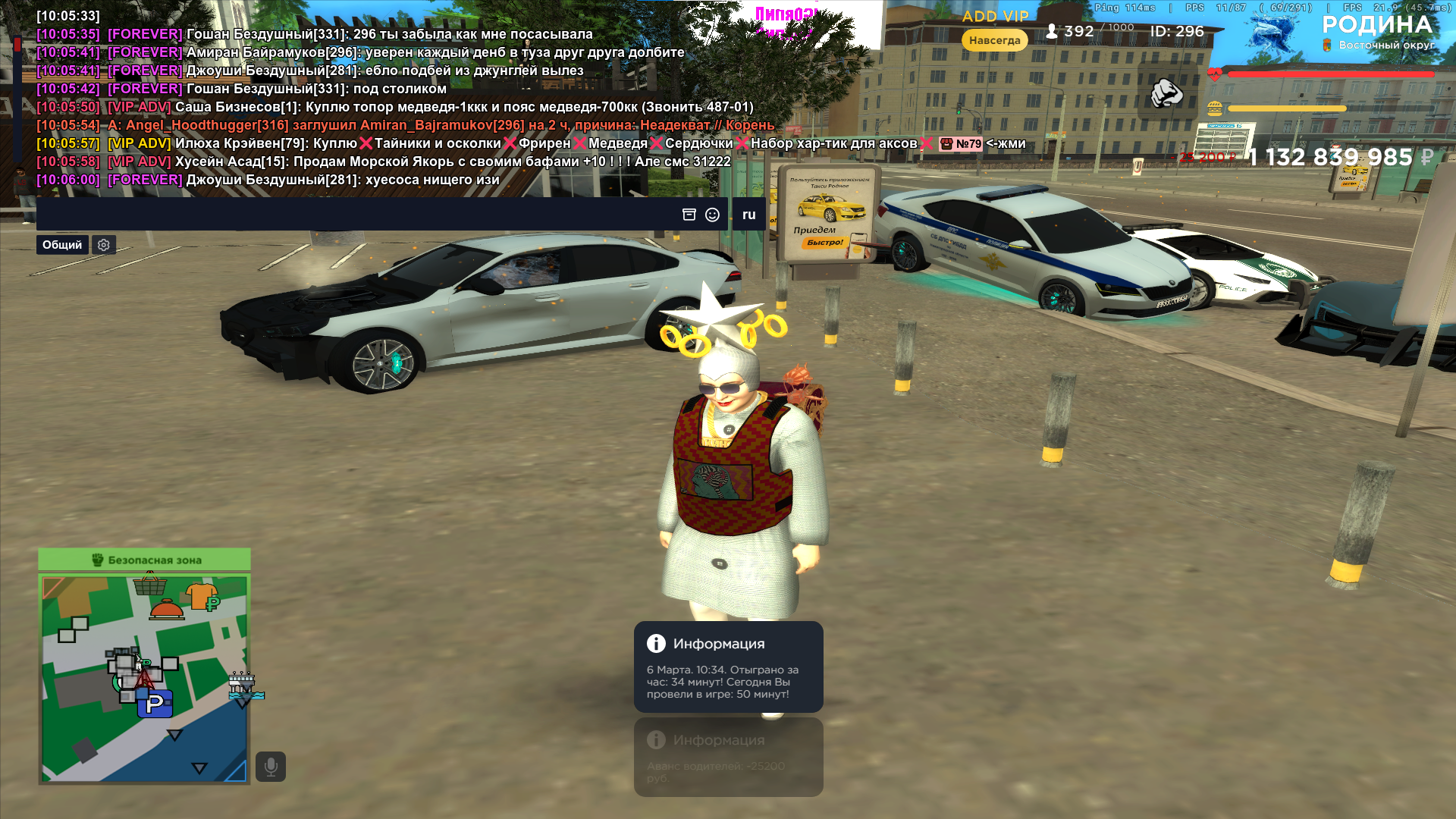Viewport: 1456px width, 819px height.
Task: Toggle the voice chat microphone button
Action: (271, 767)
